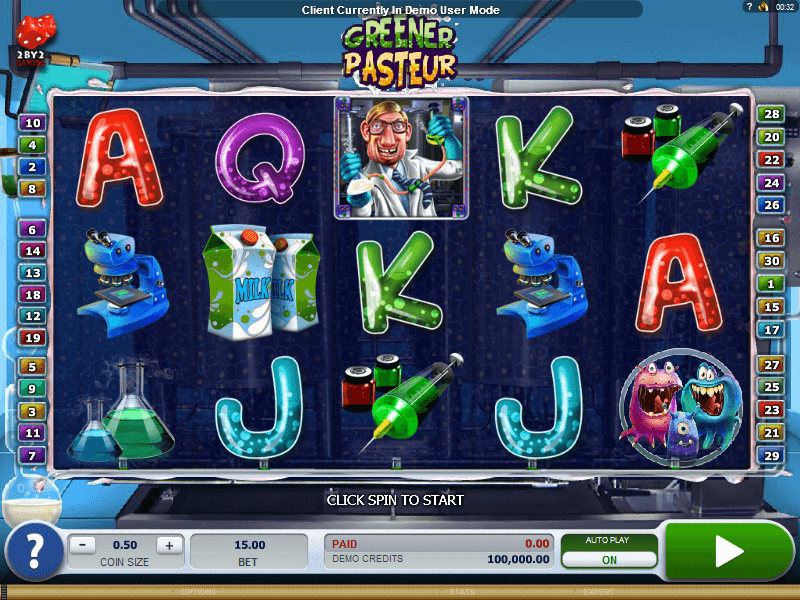Select payline number 28 marker
The height and width of the screenshot is (600, 800).
pos(771,115)
